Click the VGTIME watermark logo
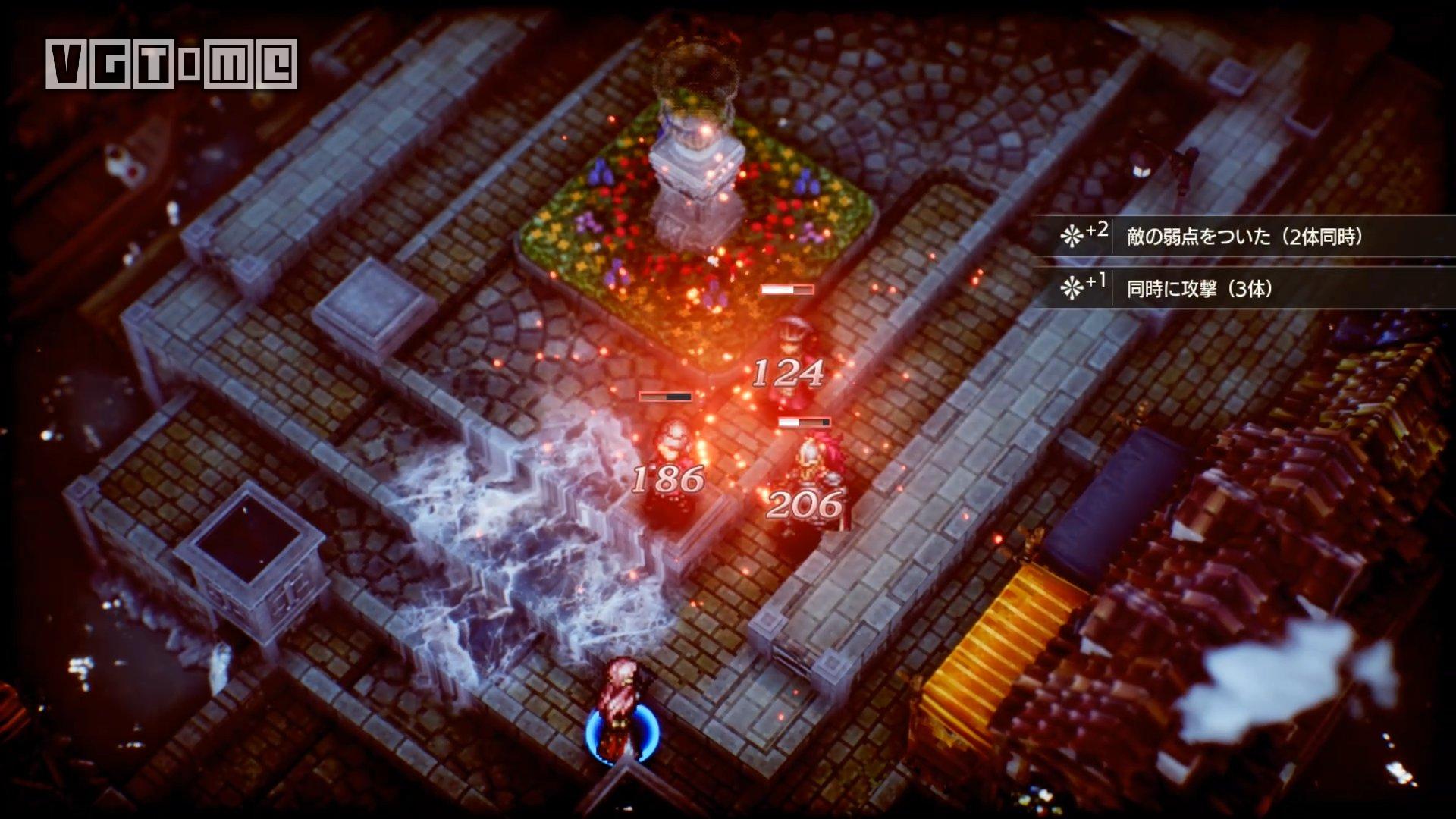The width and height of the screenshot is (1456, 819). pyautogui.click(x=171, y=64)
